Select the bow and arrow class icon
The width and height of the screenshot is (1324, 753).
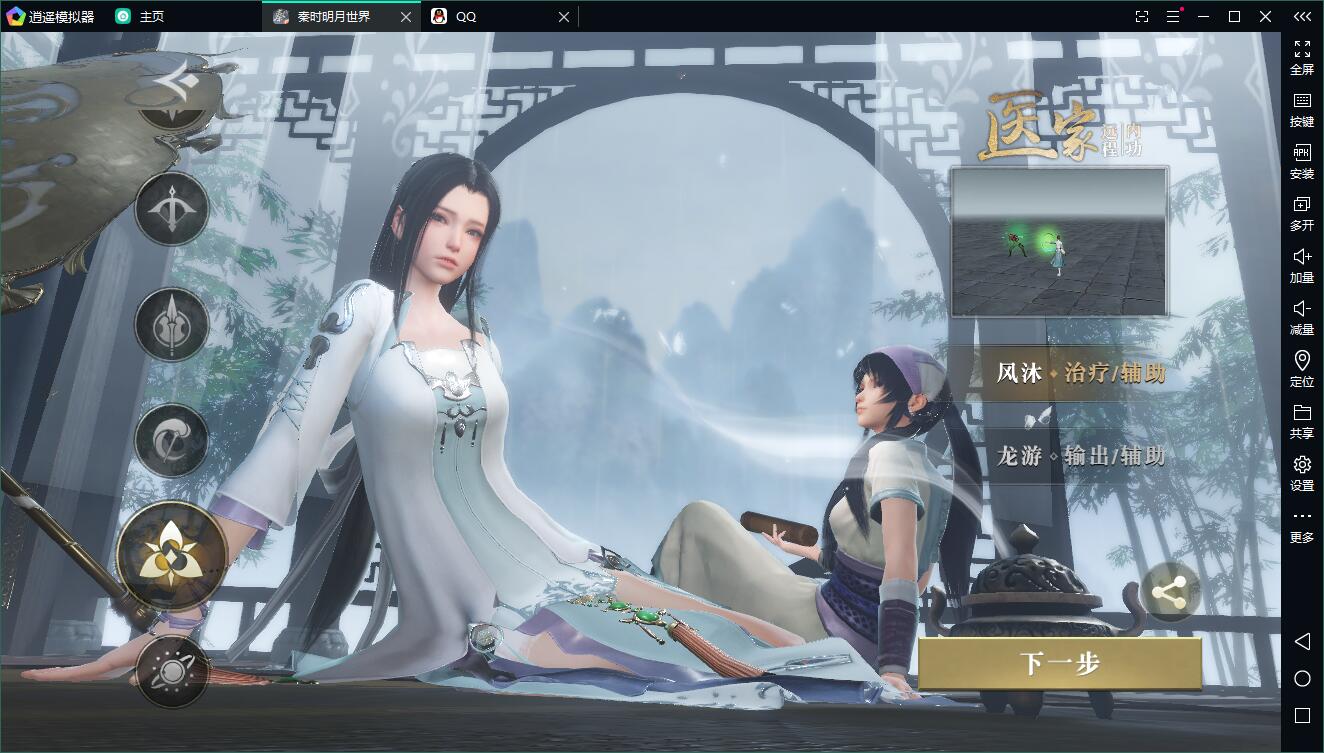pyautogui.click(x=172, y=209)
